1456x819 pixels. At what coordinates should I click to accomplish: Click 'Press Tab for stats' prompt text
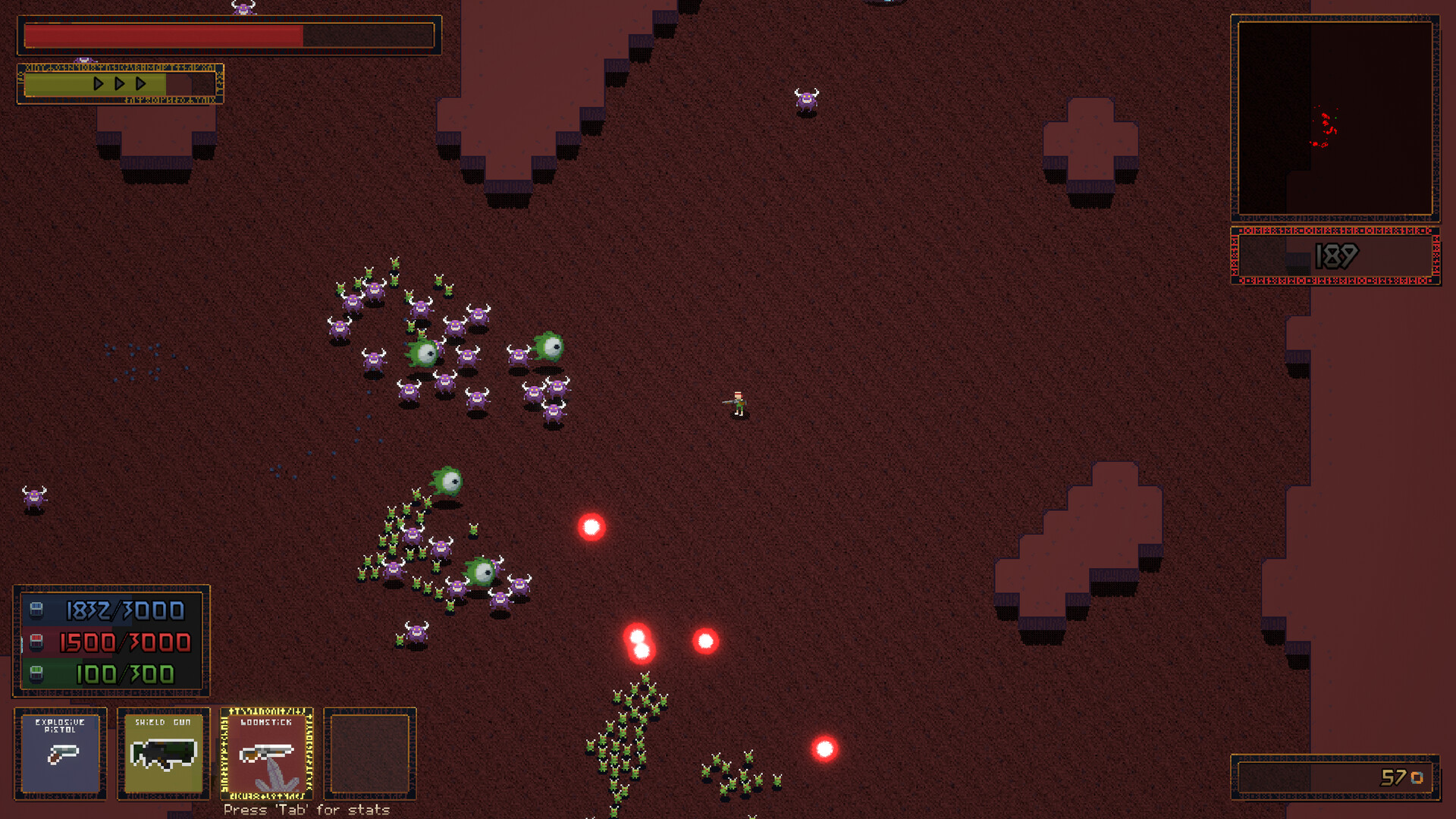(306, 810)
